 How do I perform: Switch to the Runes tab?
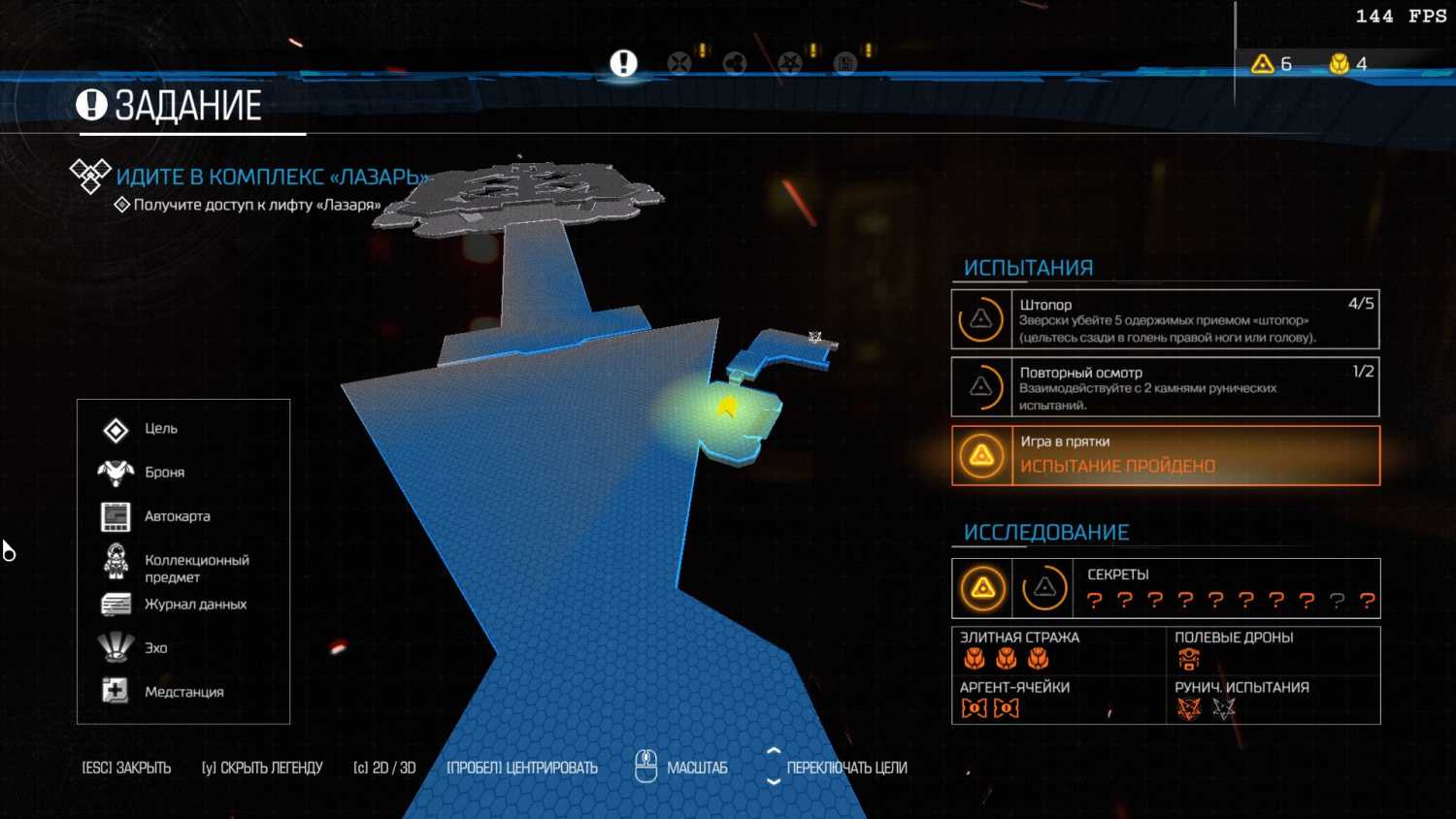click(790, 63)
